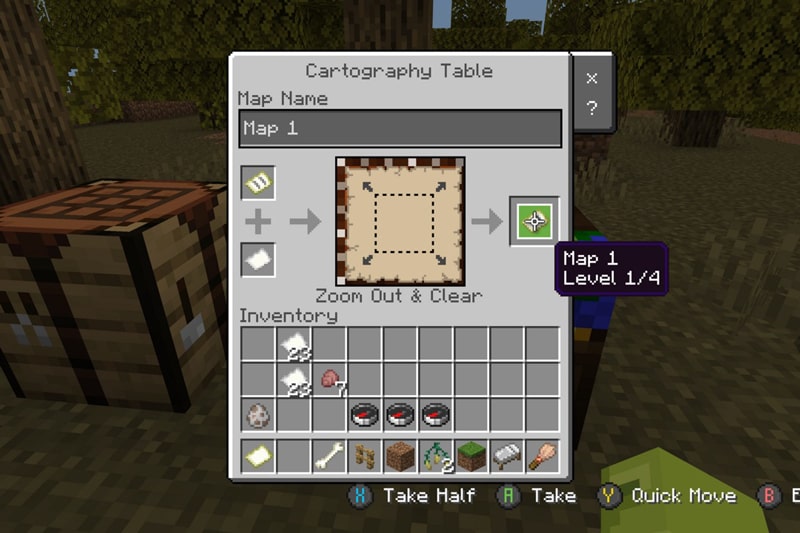Take the zoomed-out map from the output slot
800x533 pixels.
534,221
